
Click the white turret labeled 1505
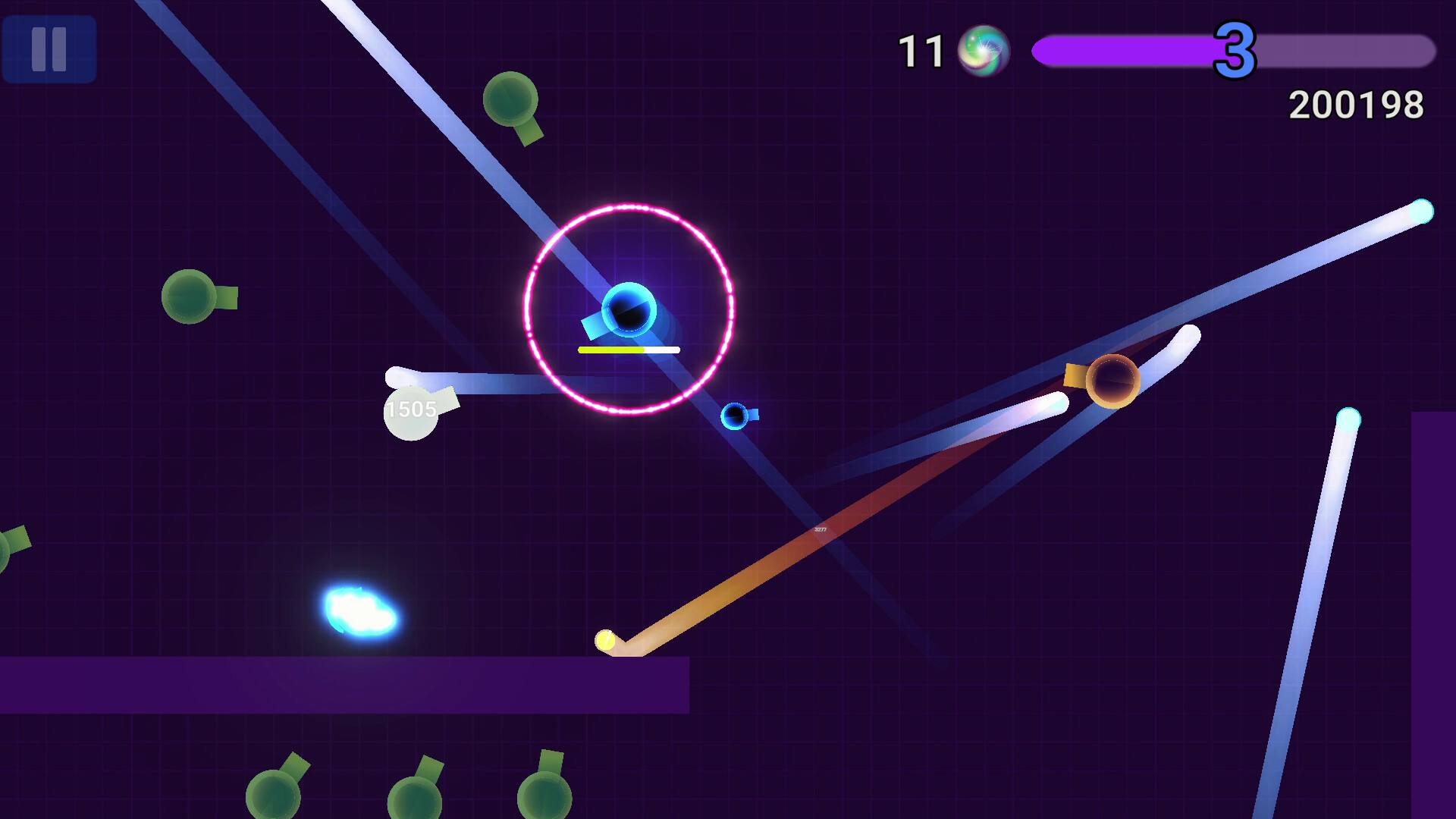[x=413, y=413]
